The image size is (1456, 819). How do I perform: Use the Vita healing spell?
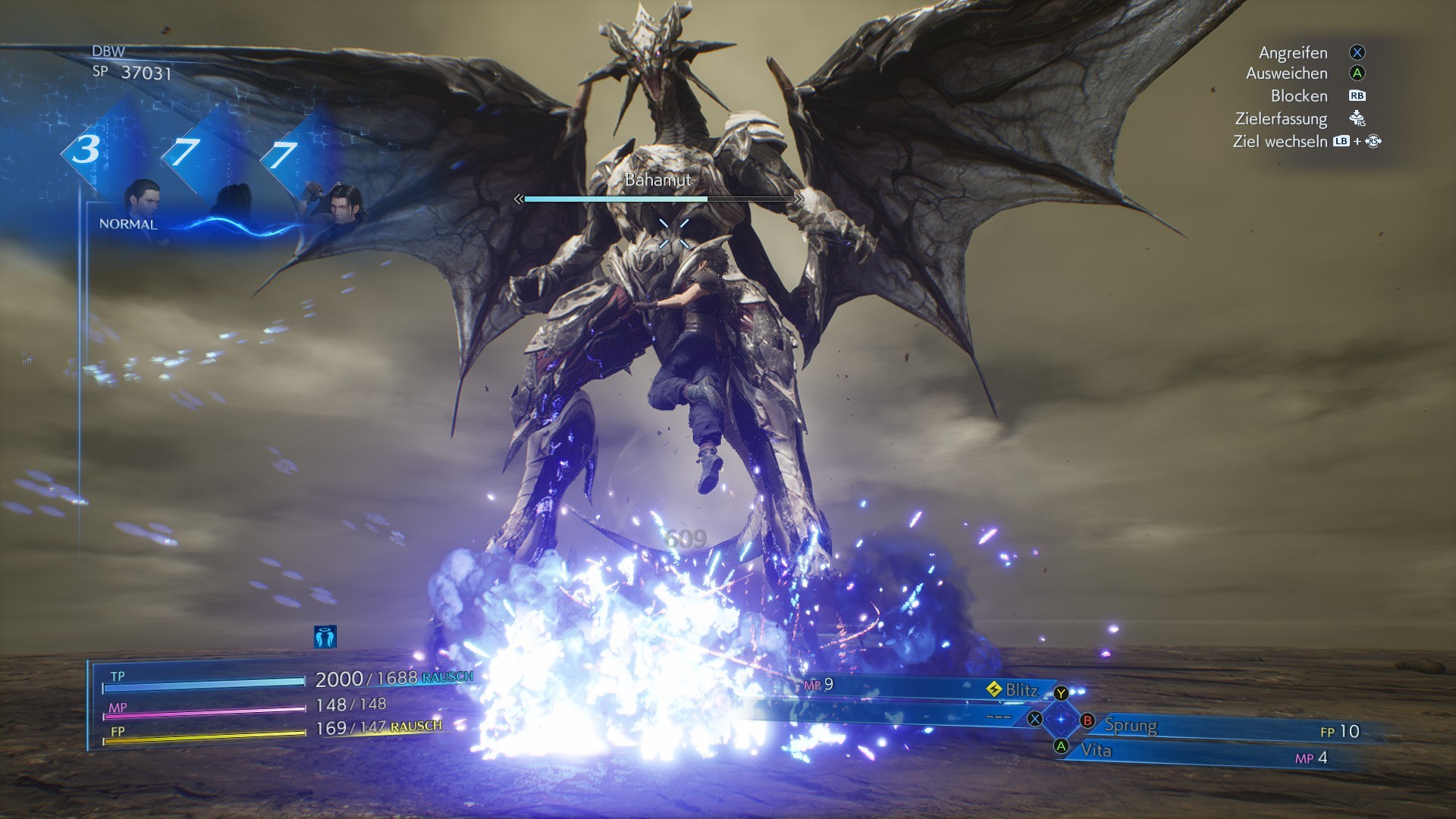tap(1096, 751)
